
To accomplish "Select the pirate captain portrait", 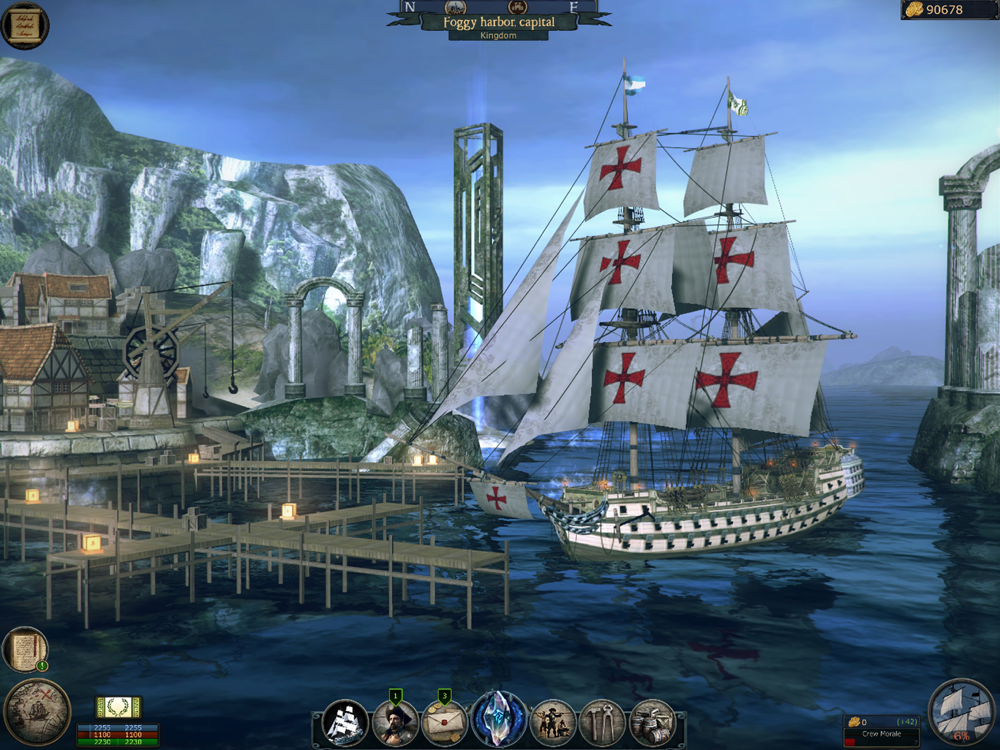I will coord(396,722).
